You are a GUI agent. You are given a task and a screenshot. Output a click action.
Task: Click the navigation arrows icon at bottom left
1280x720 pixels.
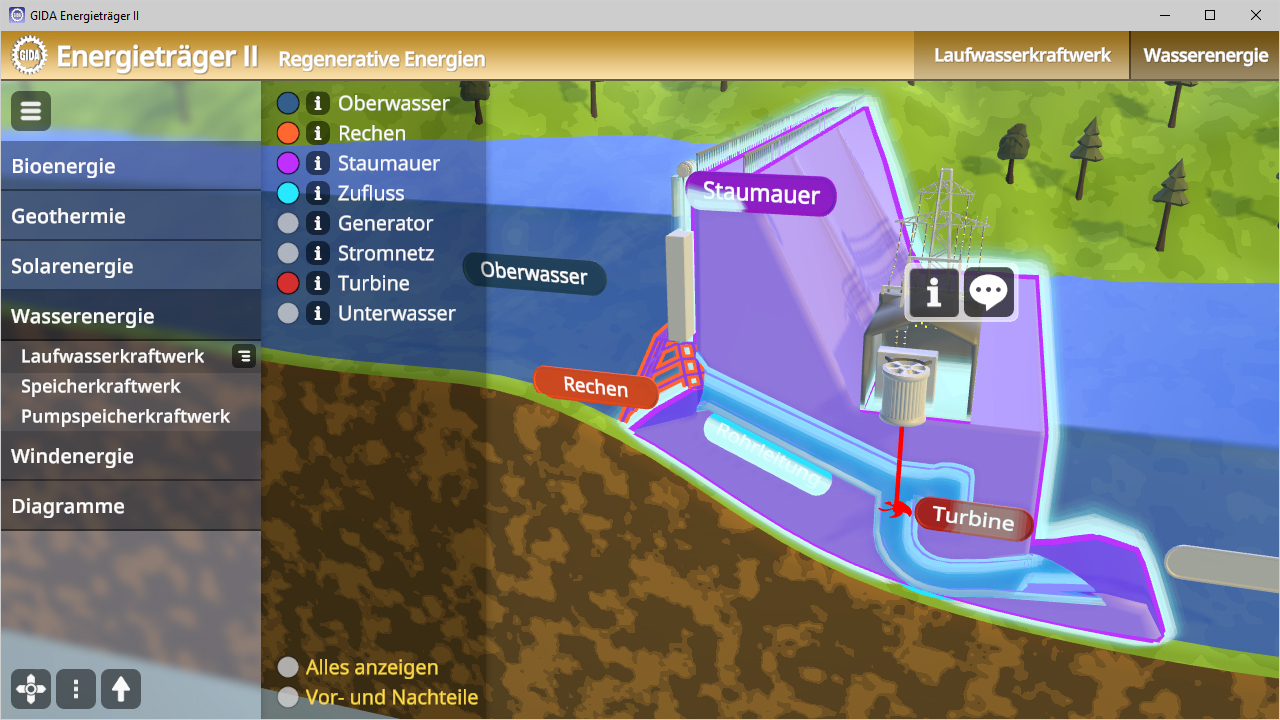30,689
